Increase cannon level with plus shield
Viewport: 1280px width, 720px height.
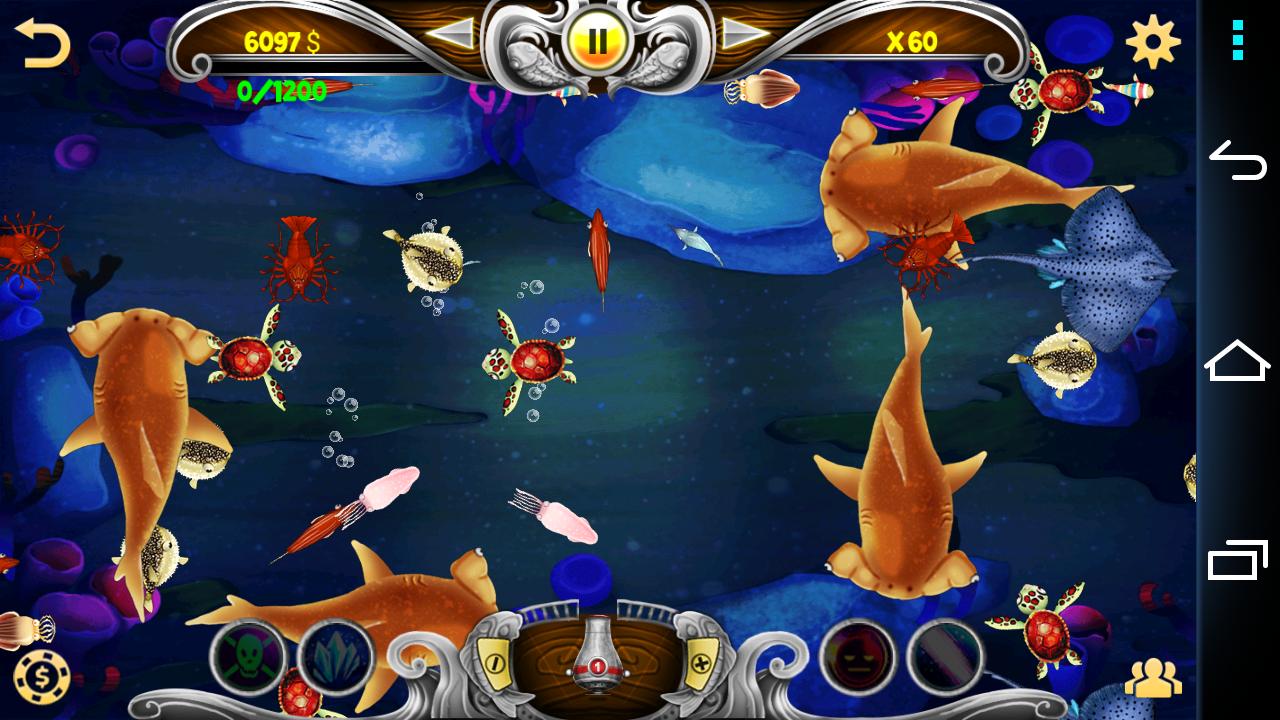click(702, 661)
